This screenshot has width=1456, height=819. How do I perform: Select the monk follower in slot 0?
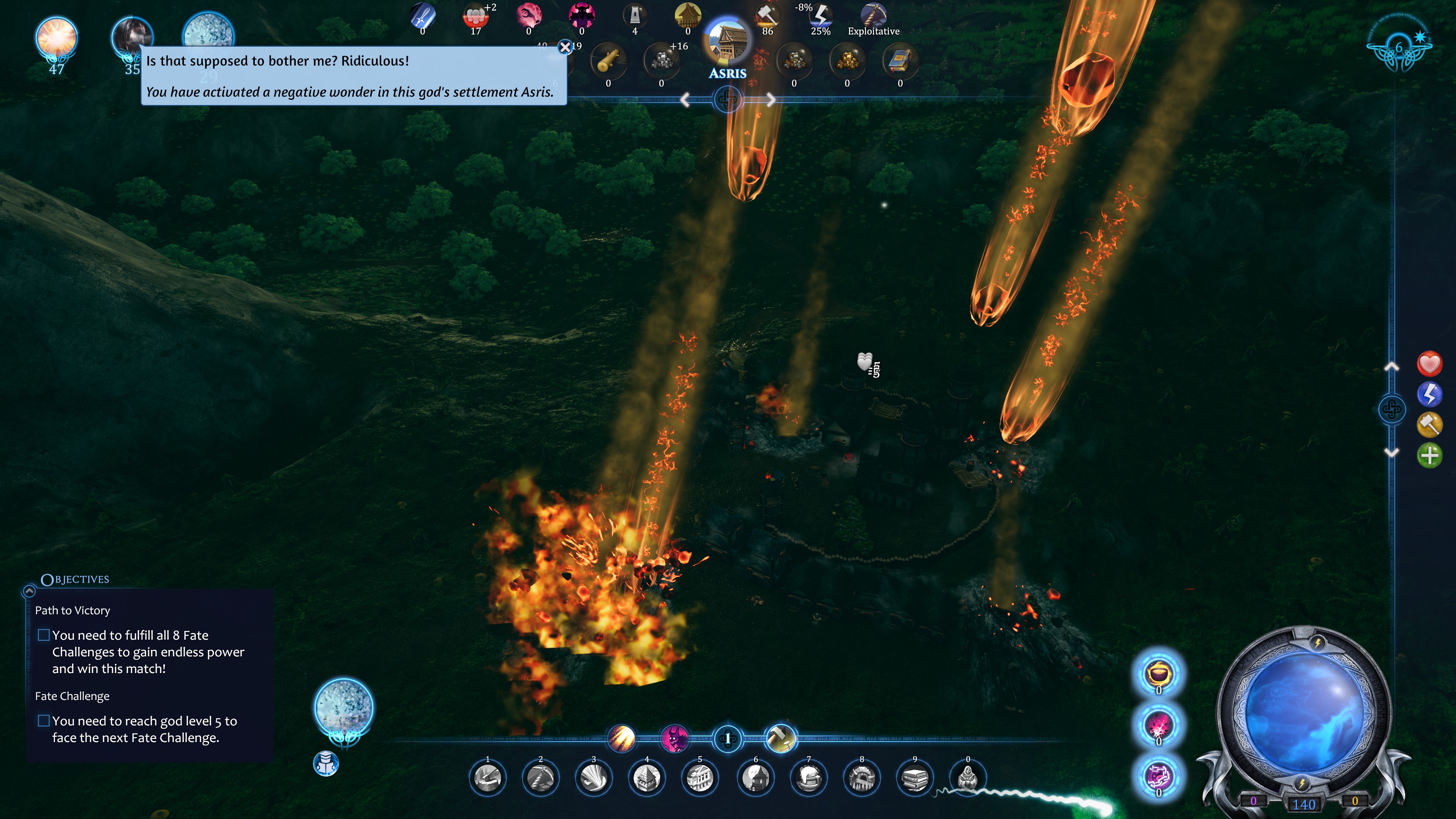tap(968, 778)
